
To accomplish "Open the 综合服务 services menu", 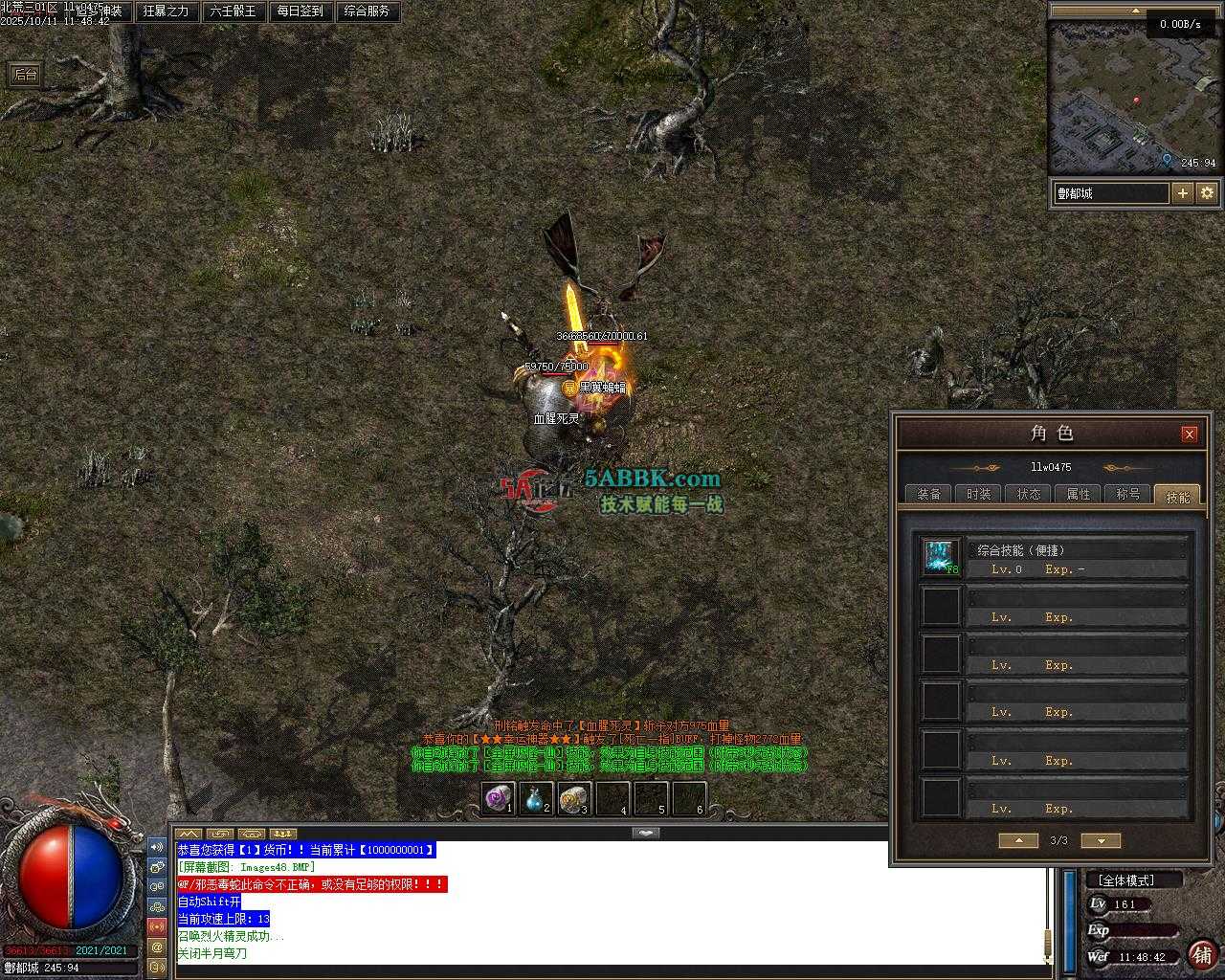I will point(367,11).
